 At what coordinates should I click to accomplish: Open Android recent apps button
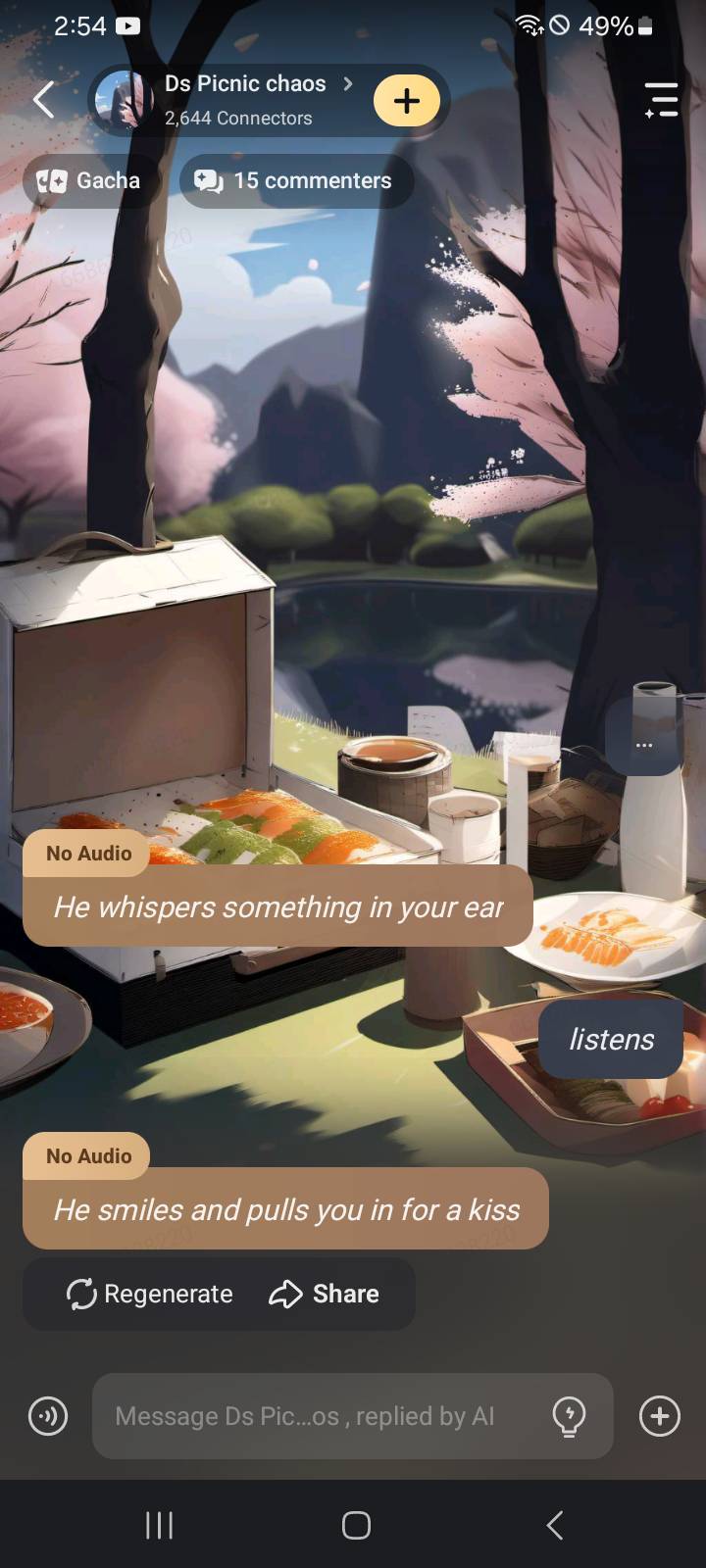[x=159, y=1525]
